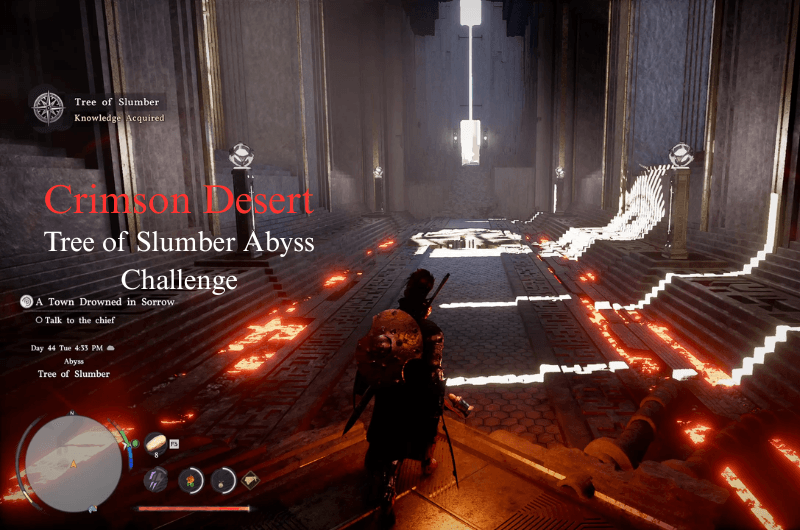The width and height of the screenshot is (800, 530).
Task: Use the orange flower item slot
Action: (190, 479)
